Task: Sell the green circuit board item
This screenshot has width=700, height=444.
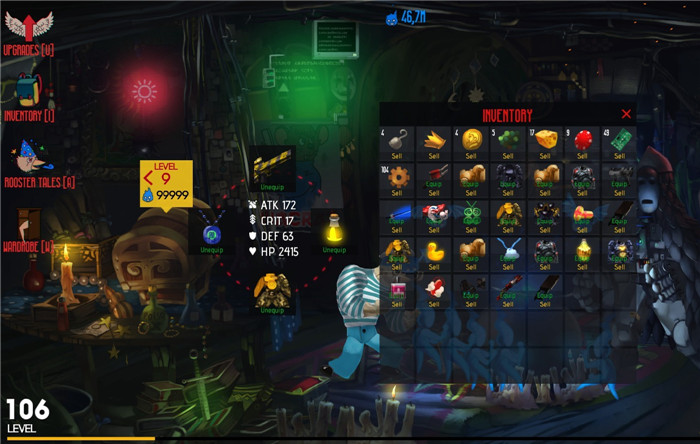Action: 620,157
